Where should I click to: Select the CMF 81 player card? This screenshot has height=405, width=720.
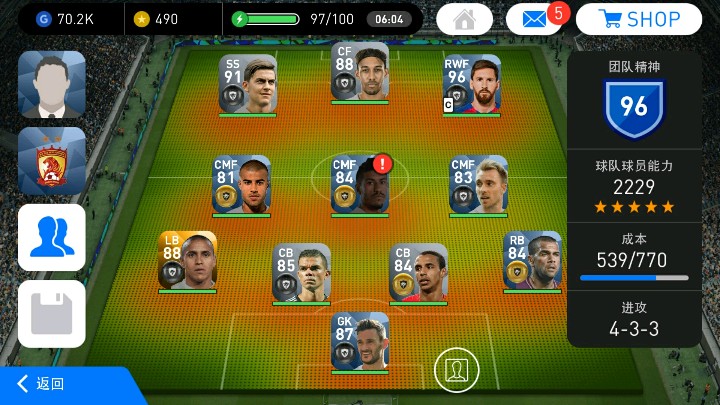(x=242, y=184)
